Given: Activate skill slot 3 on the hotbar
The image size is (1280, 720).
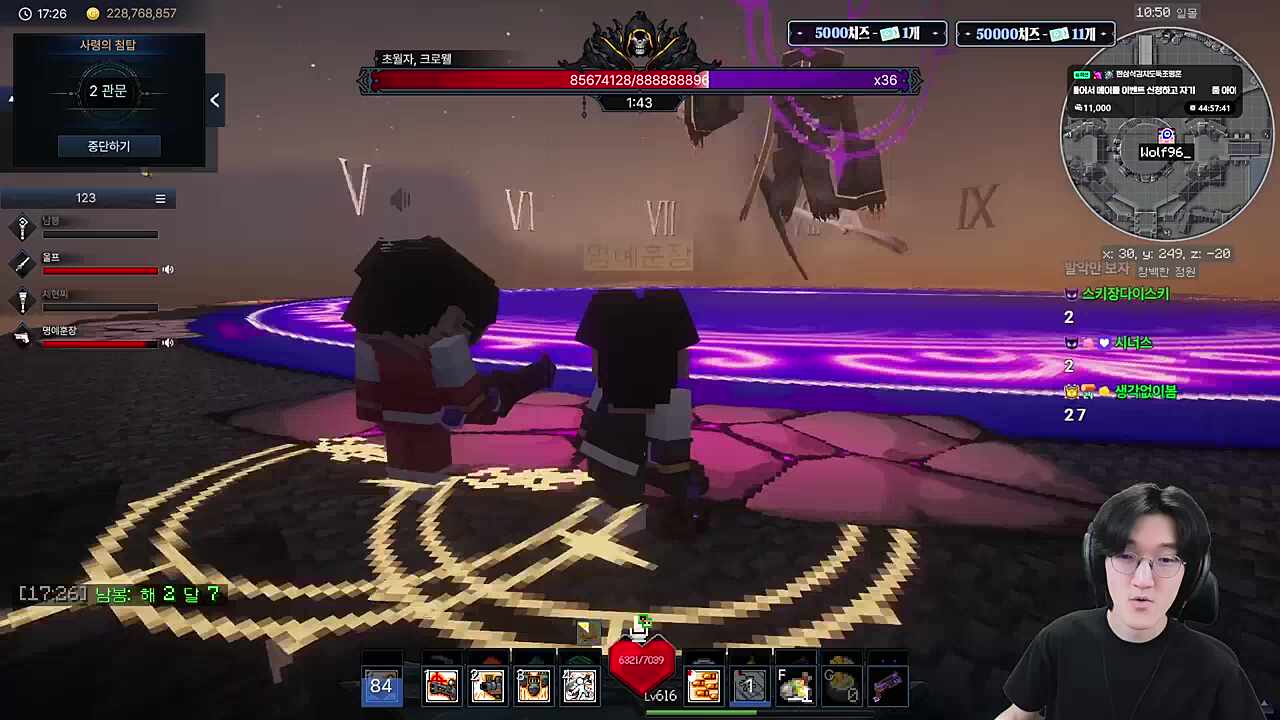Looking at the screenshot, I should point(533,686).
